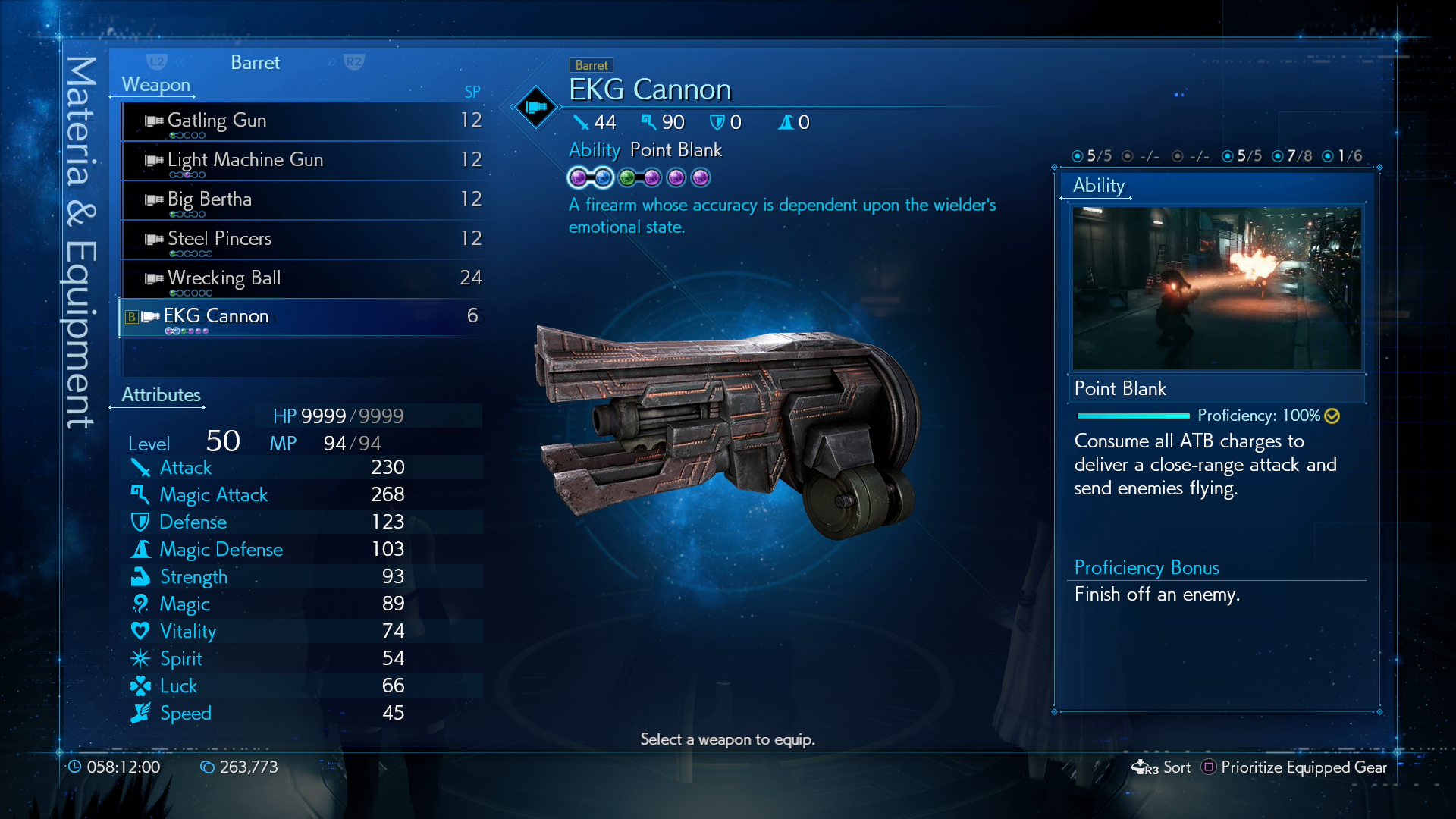
Task: Click the Prioritize Equipped Gear option
Action: point(1303,767)
